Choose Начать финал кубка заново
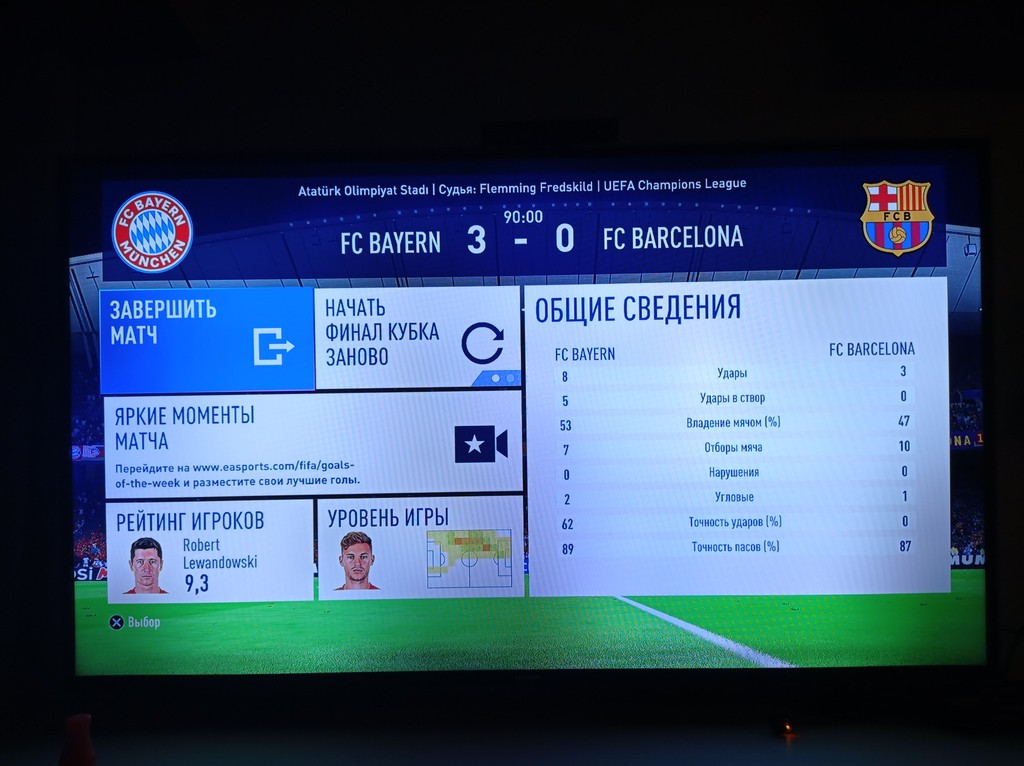The width and height of the screenshot is (1024, 766). pyautogui.click(x=417, y=337)
